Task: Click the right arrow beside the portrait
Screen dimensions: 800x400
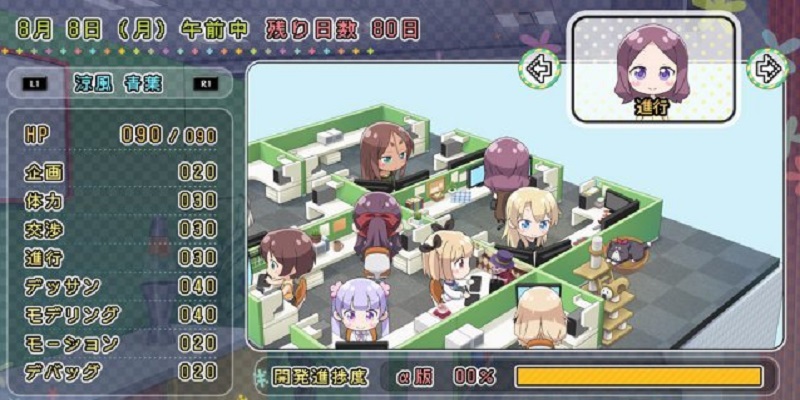Action: pos(767,68)
